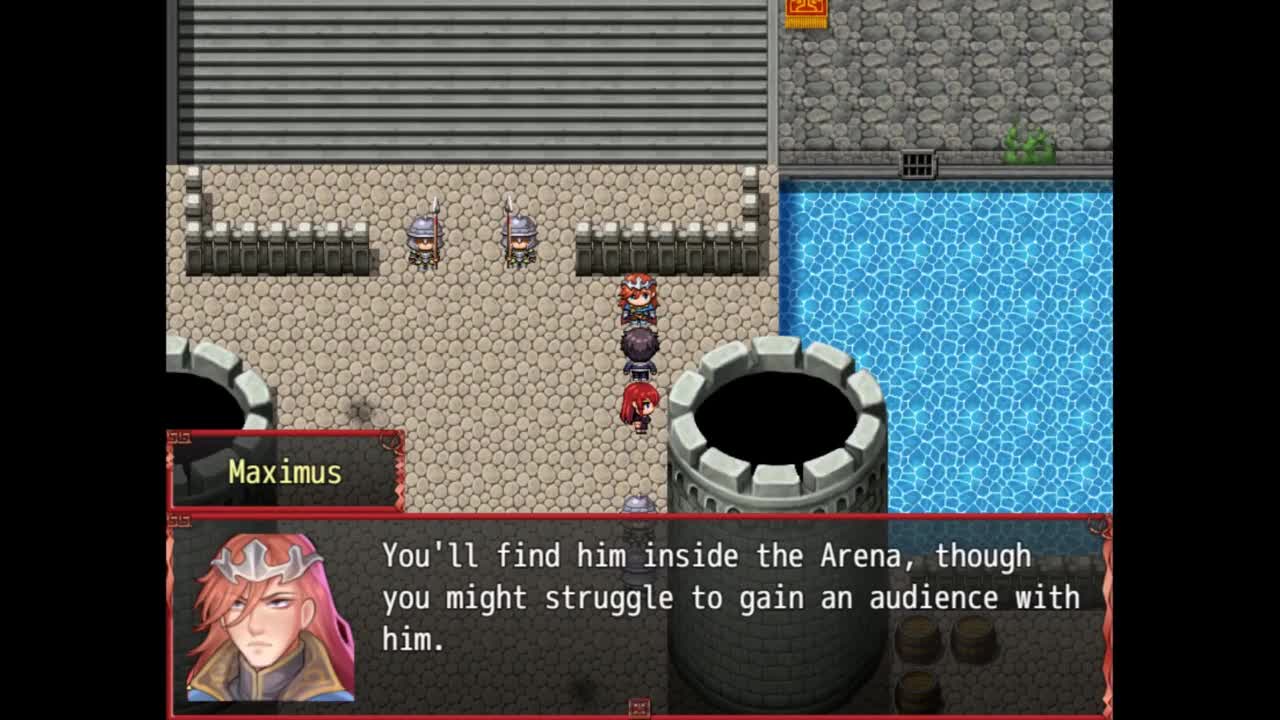This screenshot has height=720, width=1280.
Task: Click the continue indicator below the dialogue
Action: coord(639,708)
